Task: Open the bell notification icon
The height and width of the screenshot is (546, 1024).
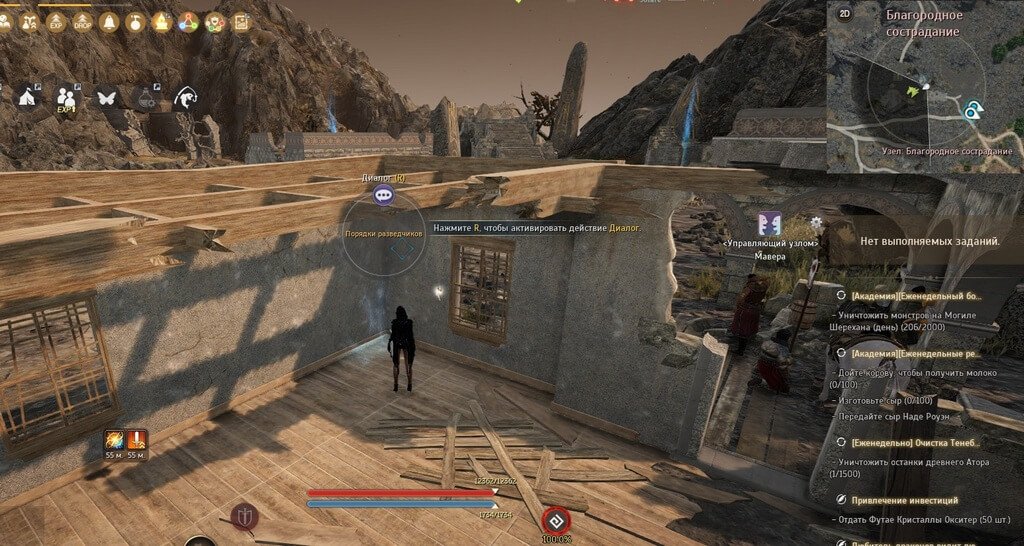Action: coord(108,21)
